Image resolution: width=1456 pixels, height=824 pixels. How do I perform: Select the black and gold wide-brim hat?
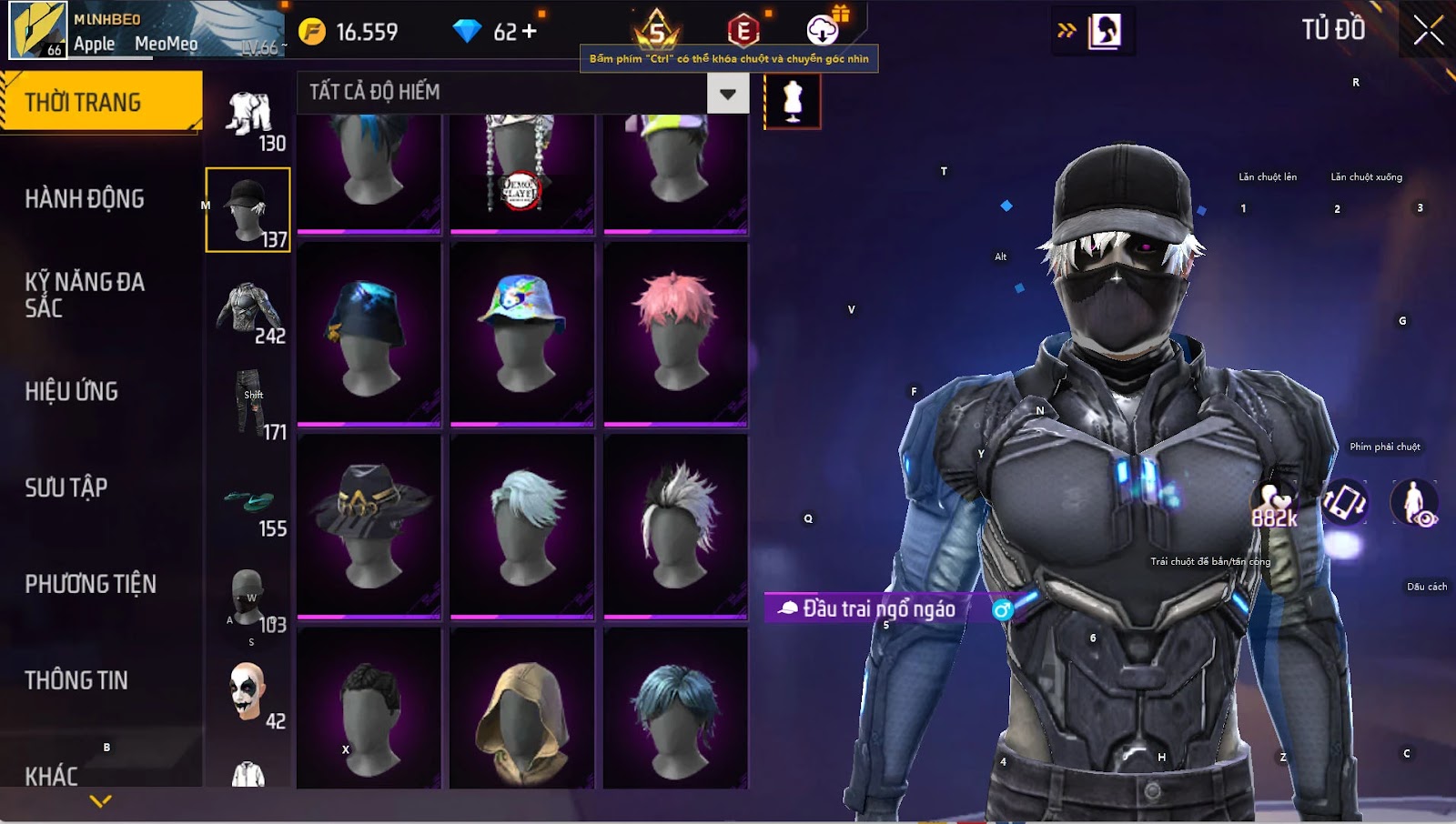(x=369, y=525)
